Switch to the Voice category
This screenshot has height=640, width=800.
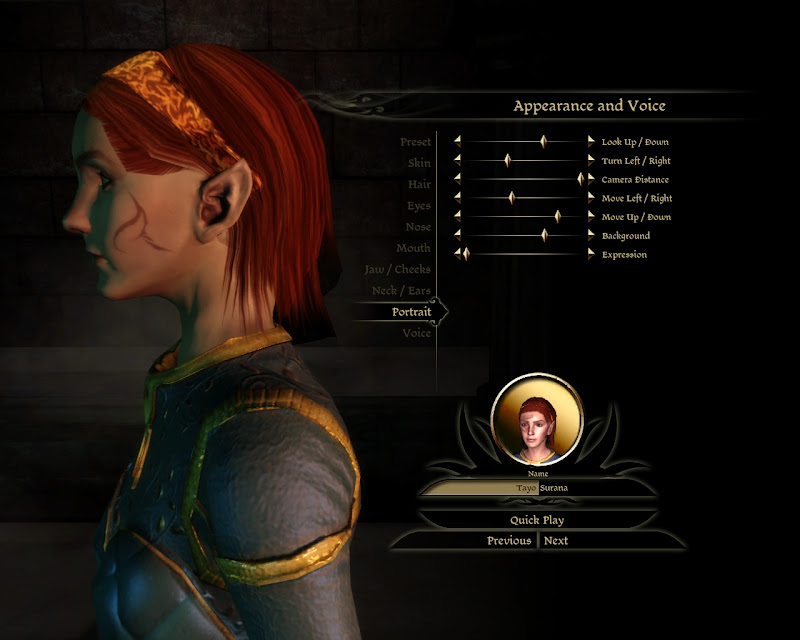[416, 333]
